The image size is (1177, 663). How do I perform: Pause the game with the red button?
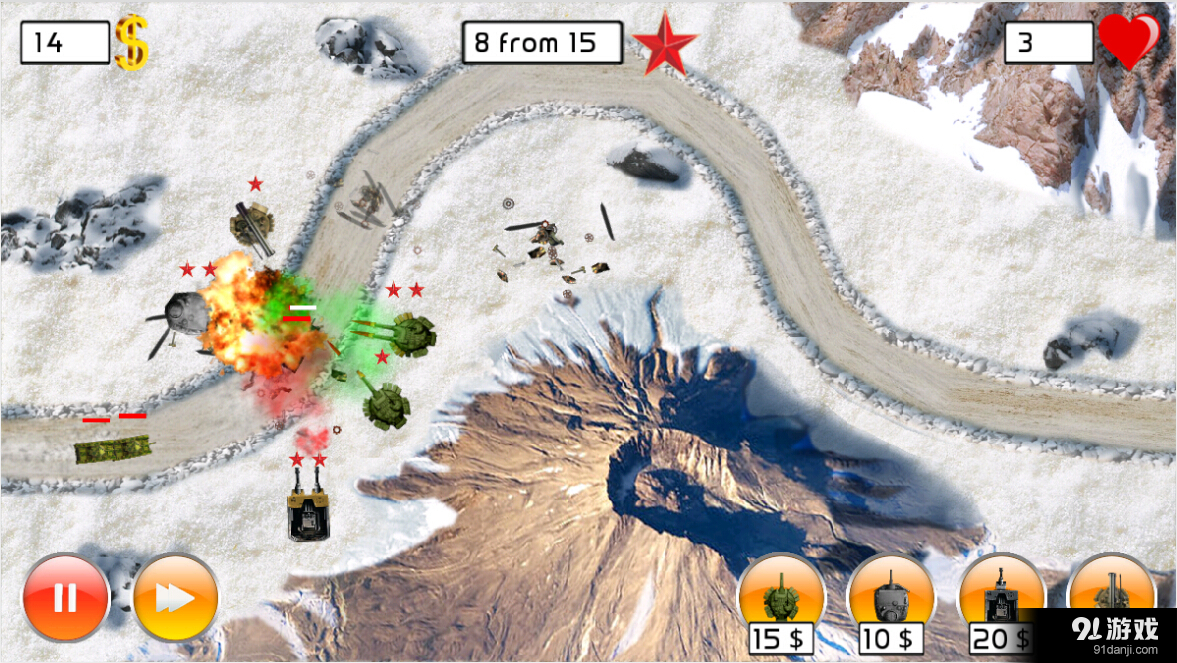66,597
